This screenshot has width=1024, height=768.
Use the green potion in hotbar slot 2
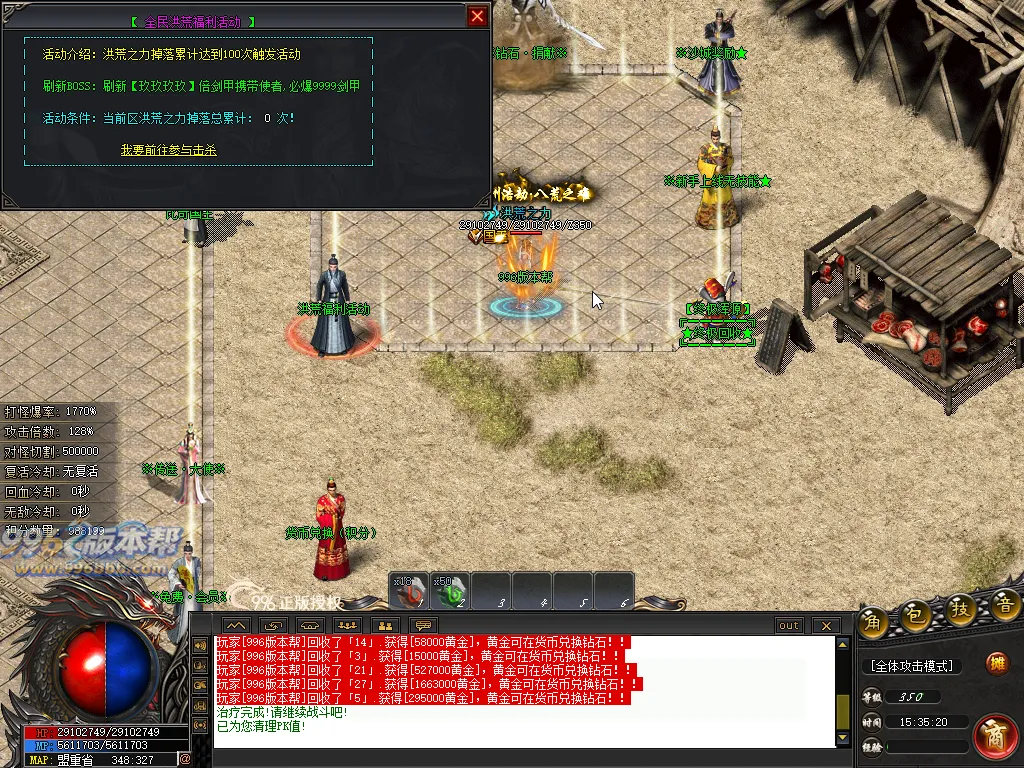click(x=450, y=592)
